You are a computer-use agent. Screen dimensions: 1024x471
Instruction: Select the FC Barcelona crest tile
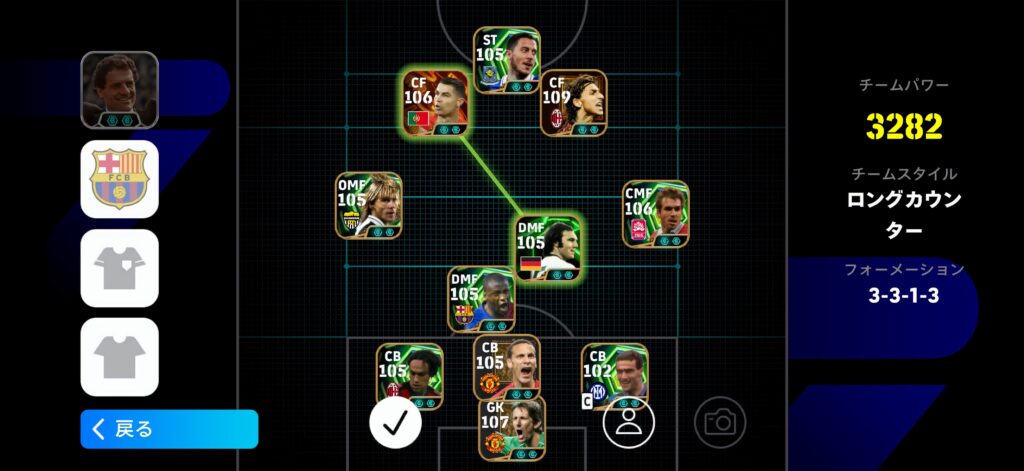(x=120, y=179)
